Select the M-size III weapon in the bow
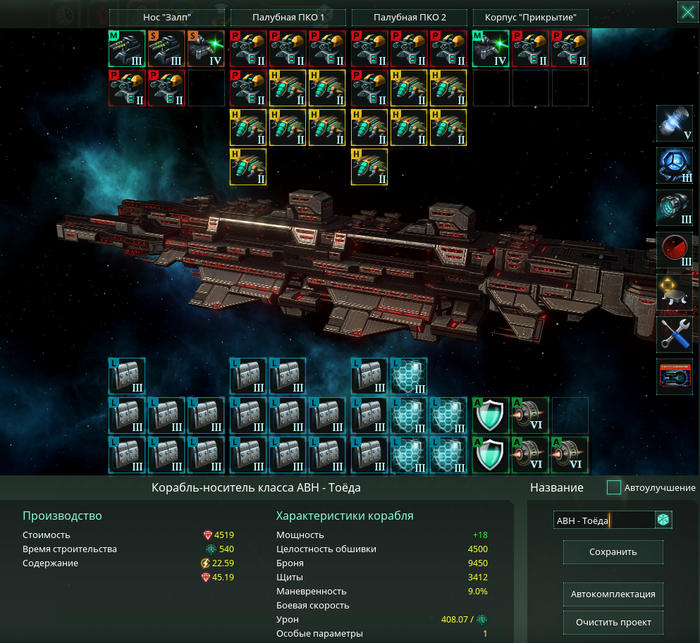The height and width of the screenshot is (643, 700). [127, 48]
